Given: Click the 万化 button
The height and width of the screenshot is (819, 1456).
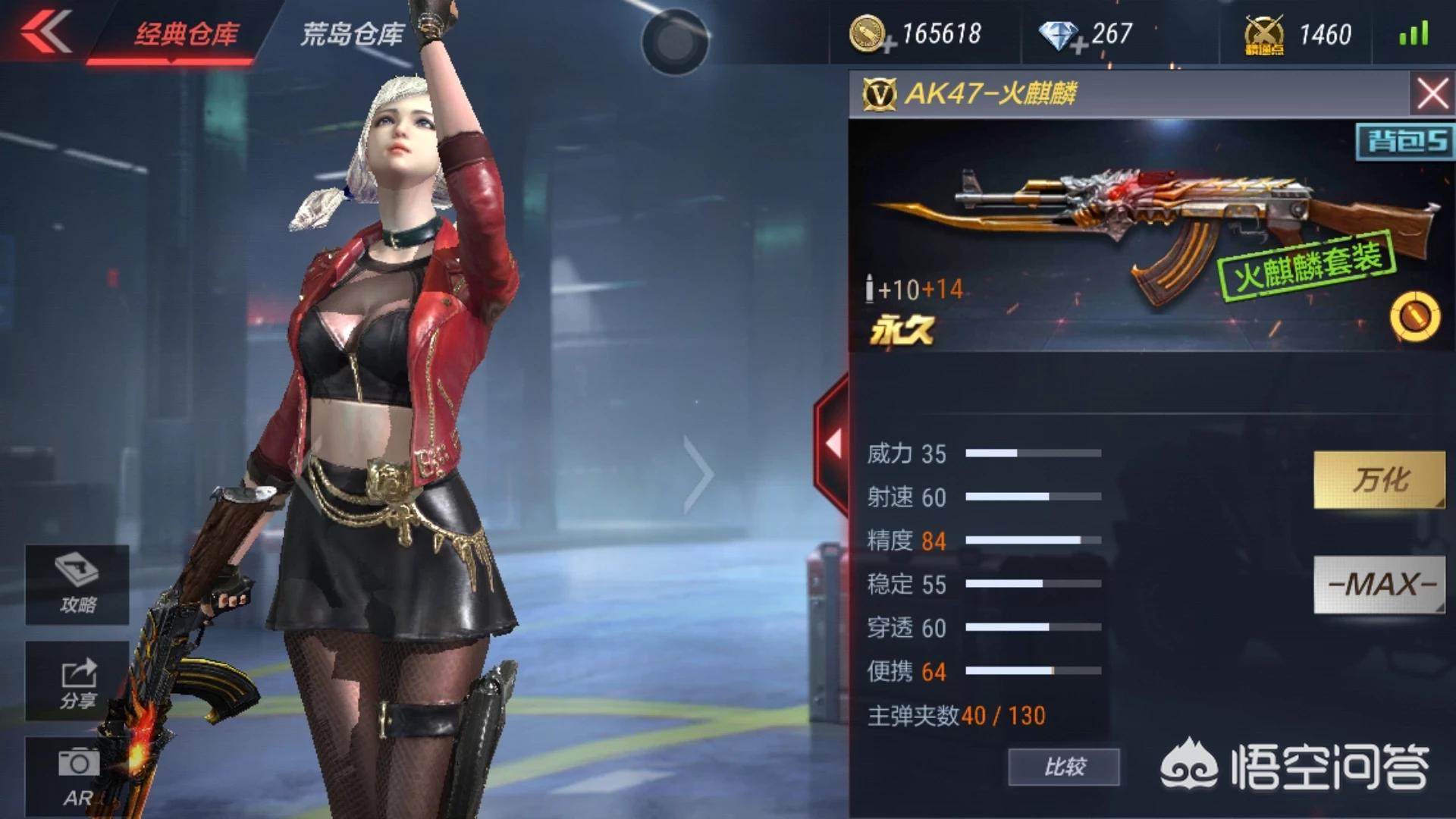Looking at the screenshot, I should click(1379, 479).
